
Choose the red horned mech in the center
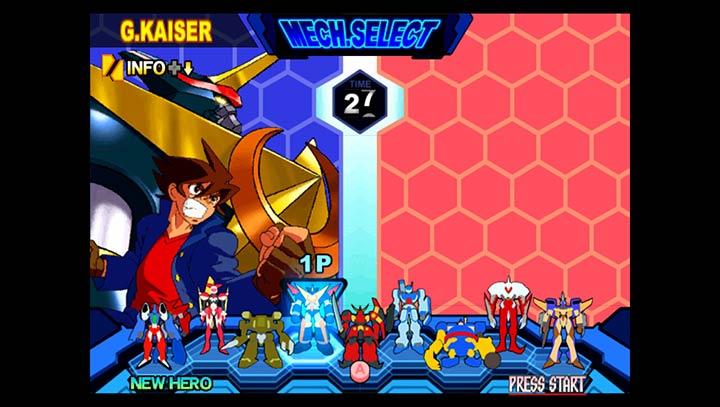point(360,334)
